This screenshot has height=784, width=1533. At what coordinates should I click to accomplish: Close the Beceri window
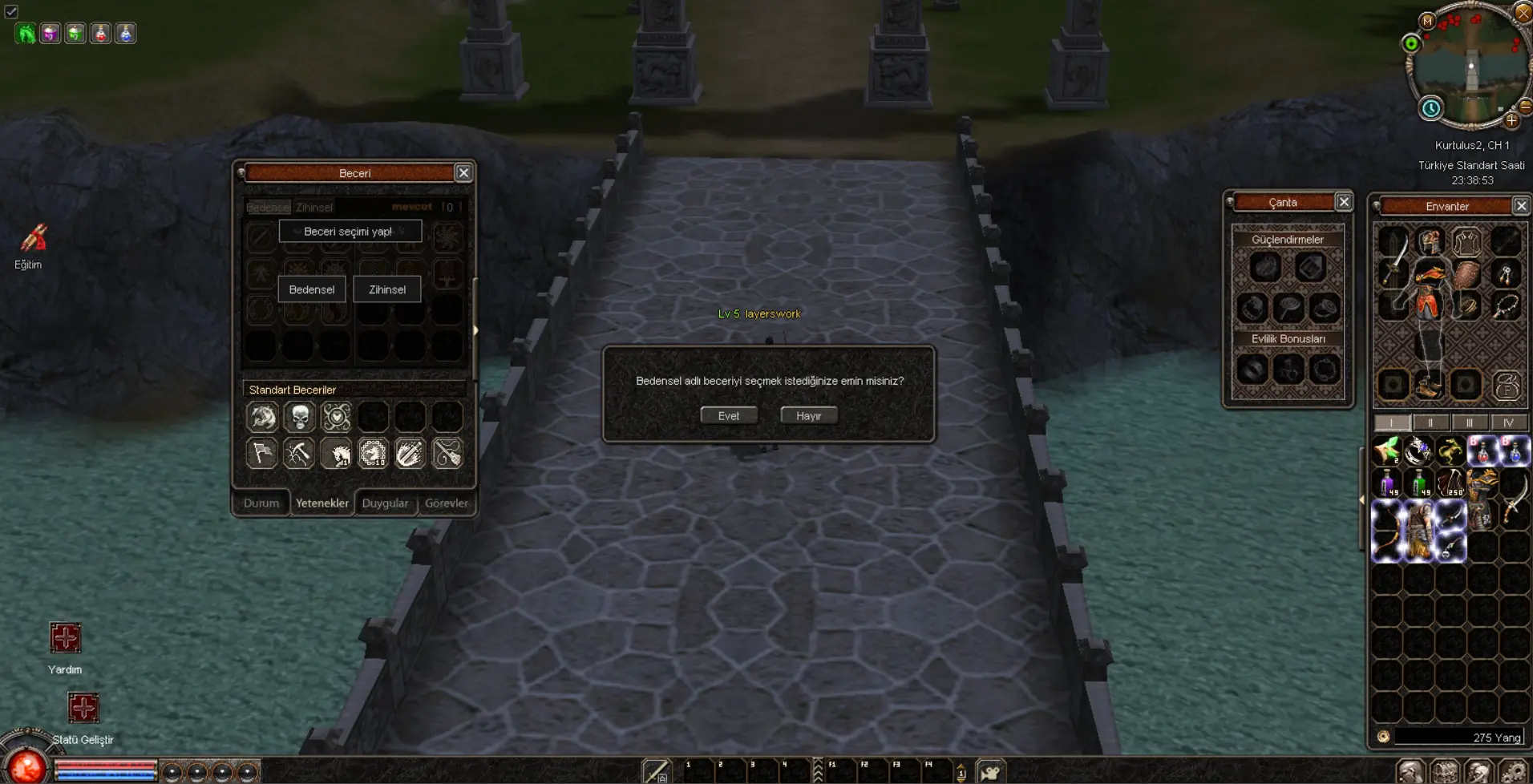[463, 173]
